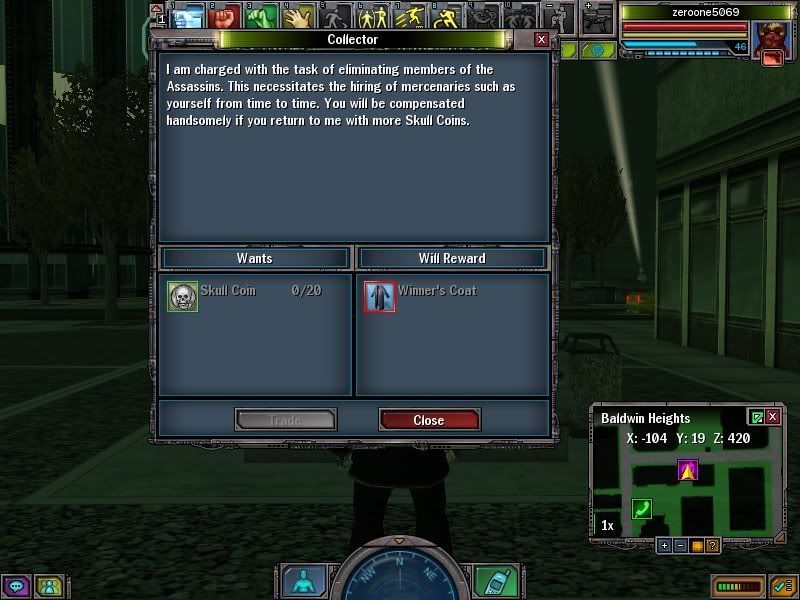Open the cell phone icon by the compass

(488, 581)
